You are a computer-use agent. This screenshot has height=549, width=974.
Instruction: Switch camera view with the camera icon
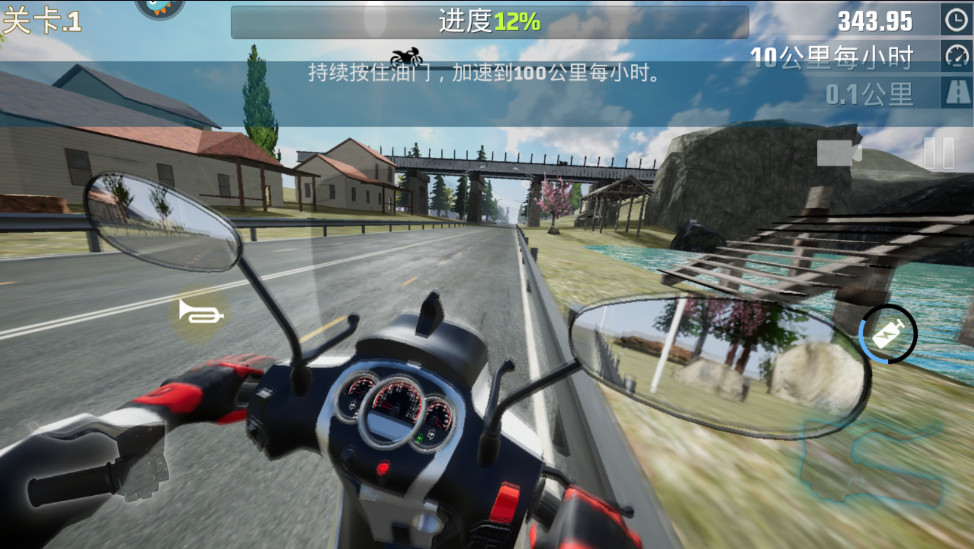[x=839, y=153]
